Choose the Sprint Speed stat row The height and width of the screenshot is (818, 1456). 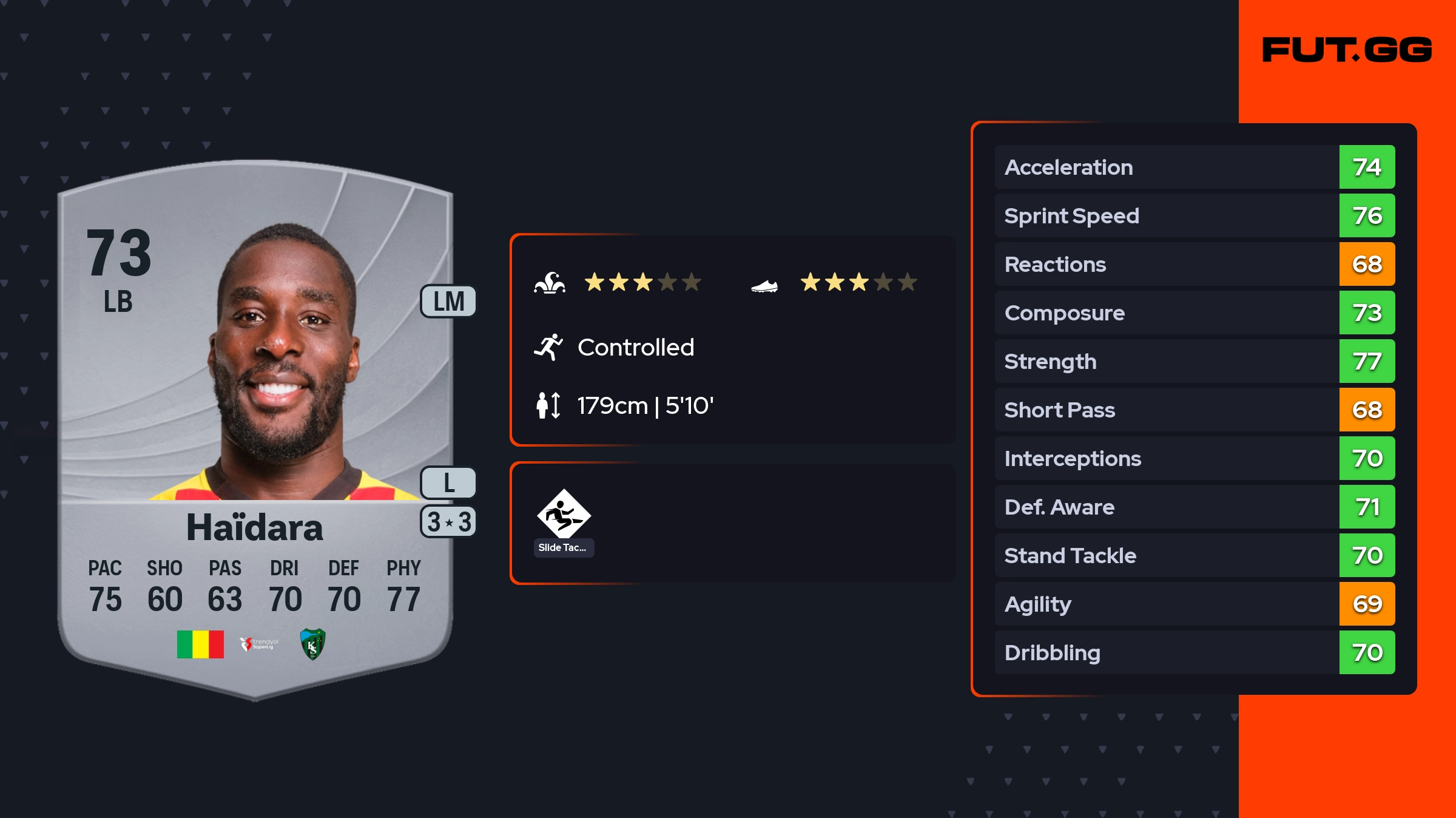coord(1194,215)
